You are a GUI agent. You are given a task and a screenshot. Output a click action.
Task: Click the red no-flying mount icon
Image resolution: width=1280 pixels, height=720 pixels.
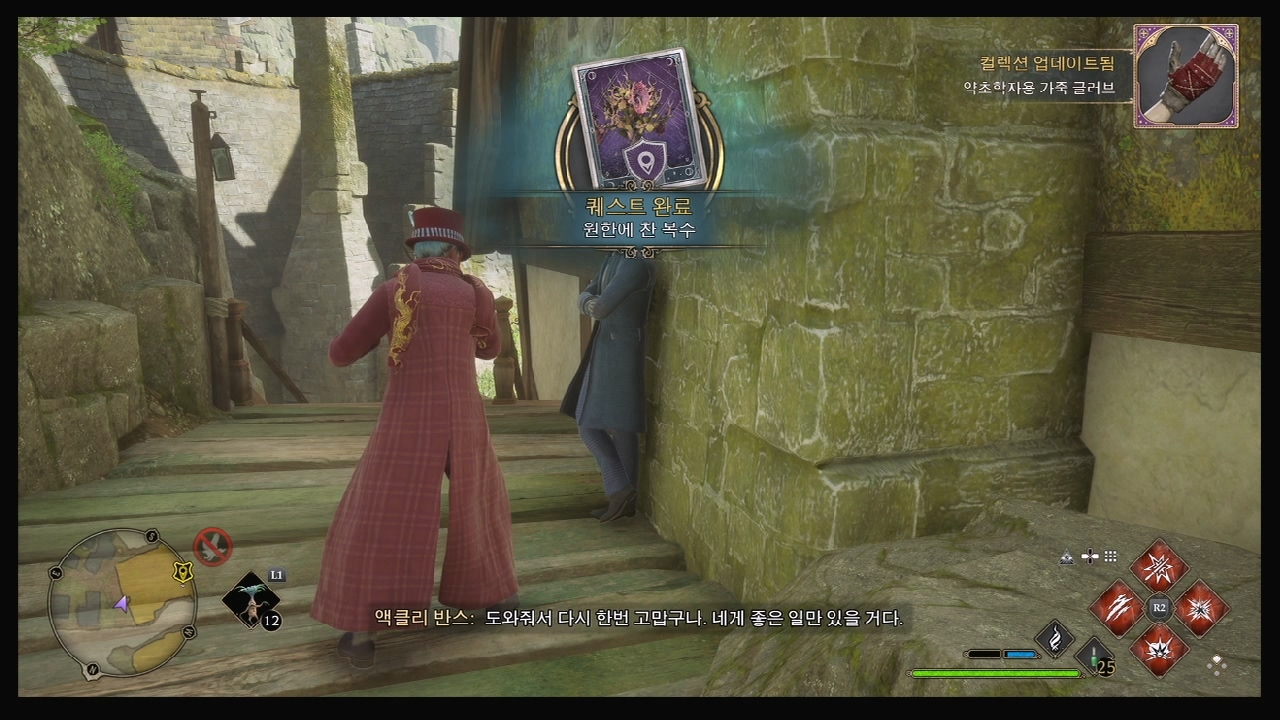(x=213, y=547)
